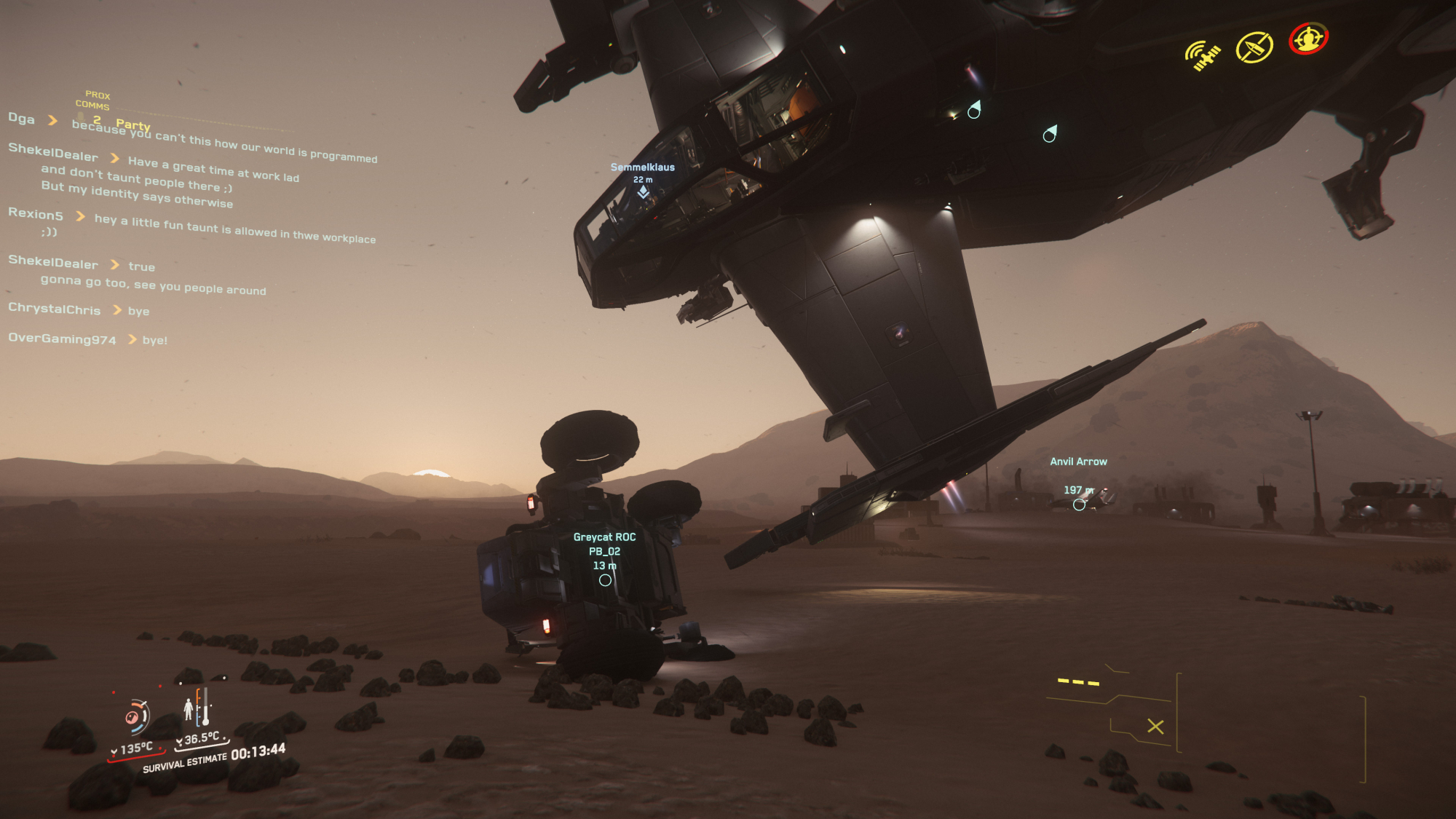Select Rexion5's chat message sender name
Viewport: 1456px width, 819px height.
[36, 214]
